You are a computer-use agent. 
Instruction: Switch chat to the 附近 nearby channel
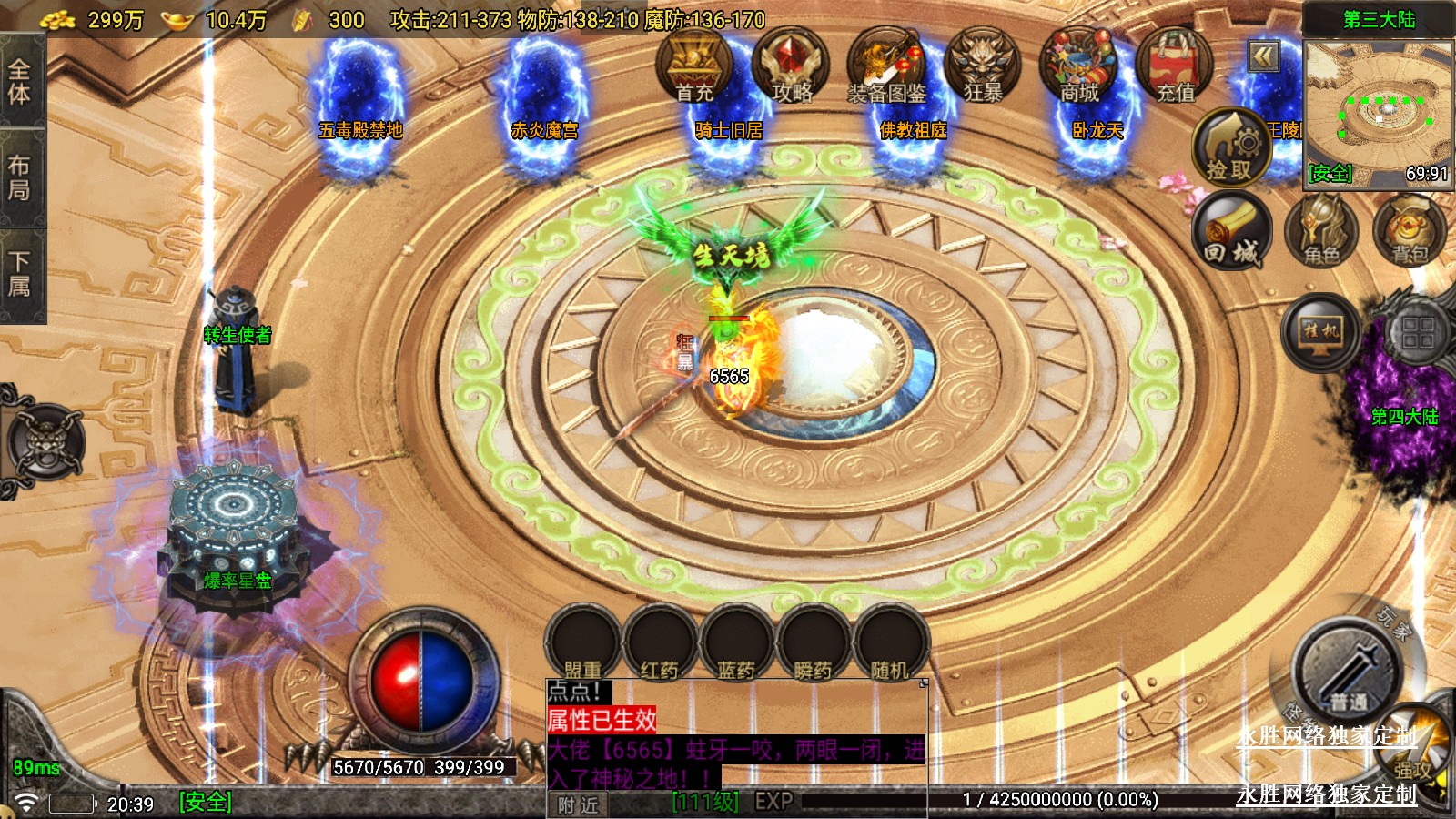[579, 804]
